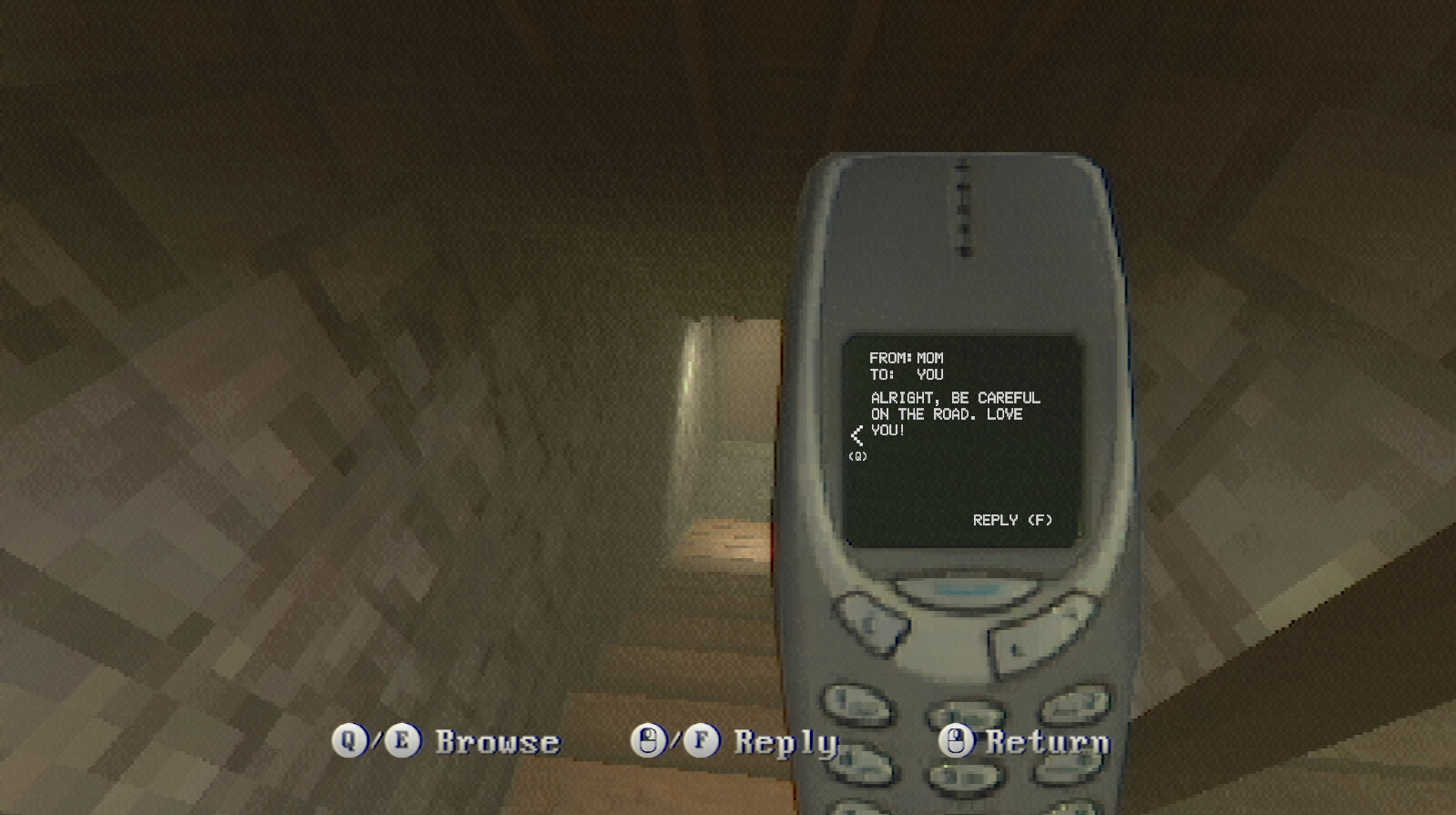This screenshot has width=1456, height=815.
Task: Click the mouse icon beside the Return prompt
Action: coord(956,741)
